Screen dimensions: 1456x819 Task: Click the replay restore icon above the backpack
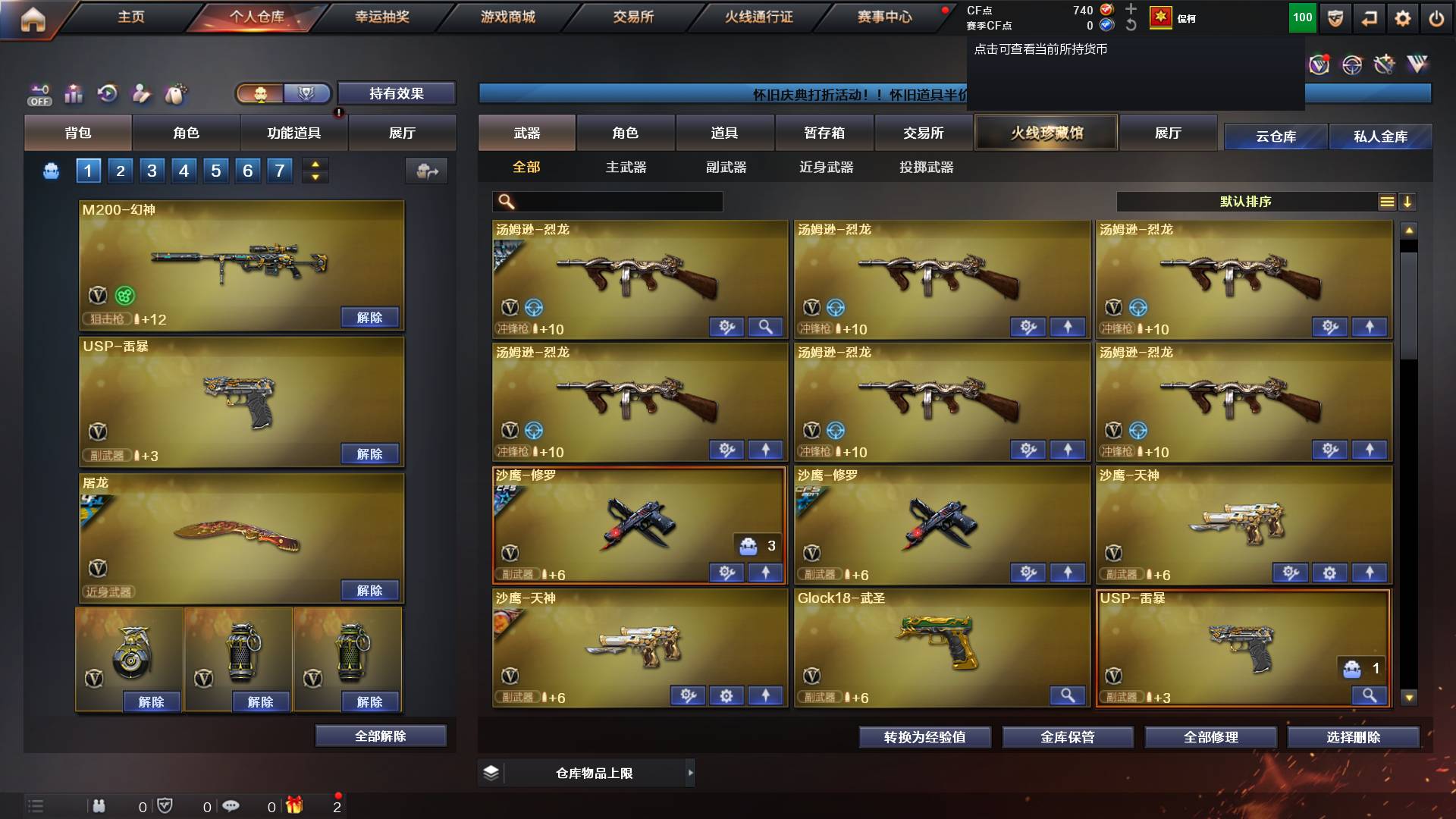(108, 93)
